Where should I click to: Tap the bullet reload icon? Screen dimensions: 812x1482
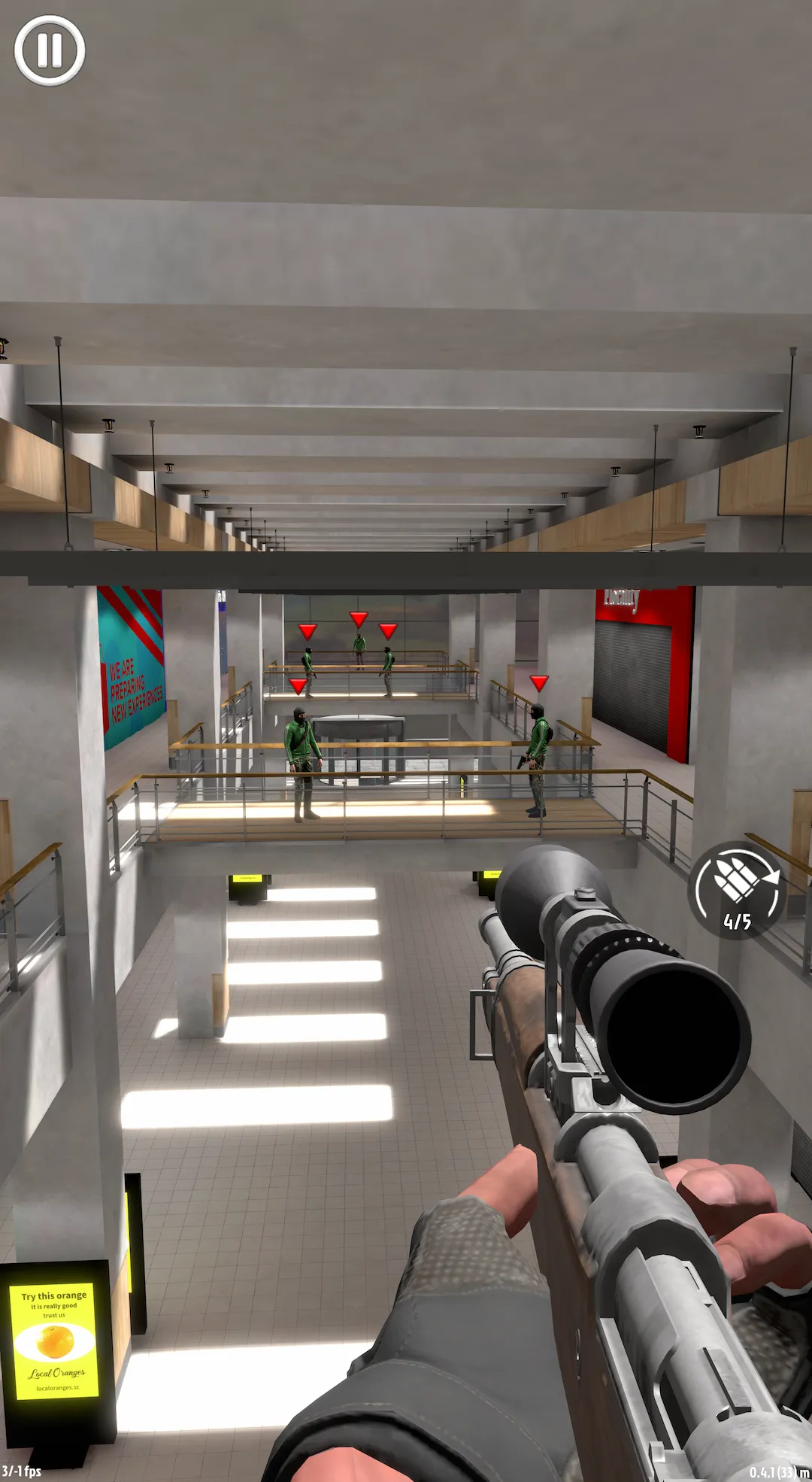pyautogui.click(x=737, y=890)
